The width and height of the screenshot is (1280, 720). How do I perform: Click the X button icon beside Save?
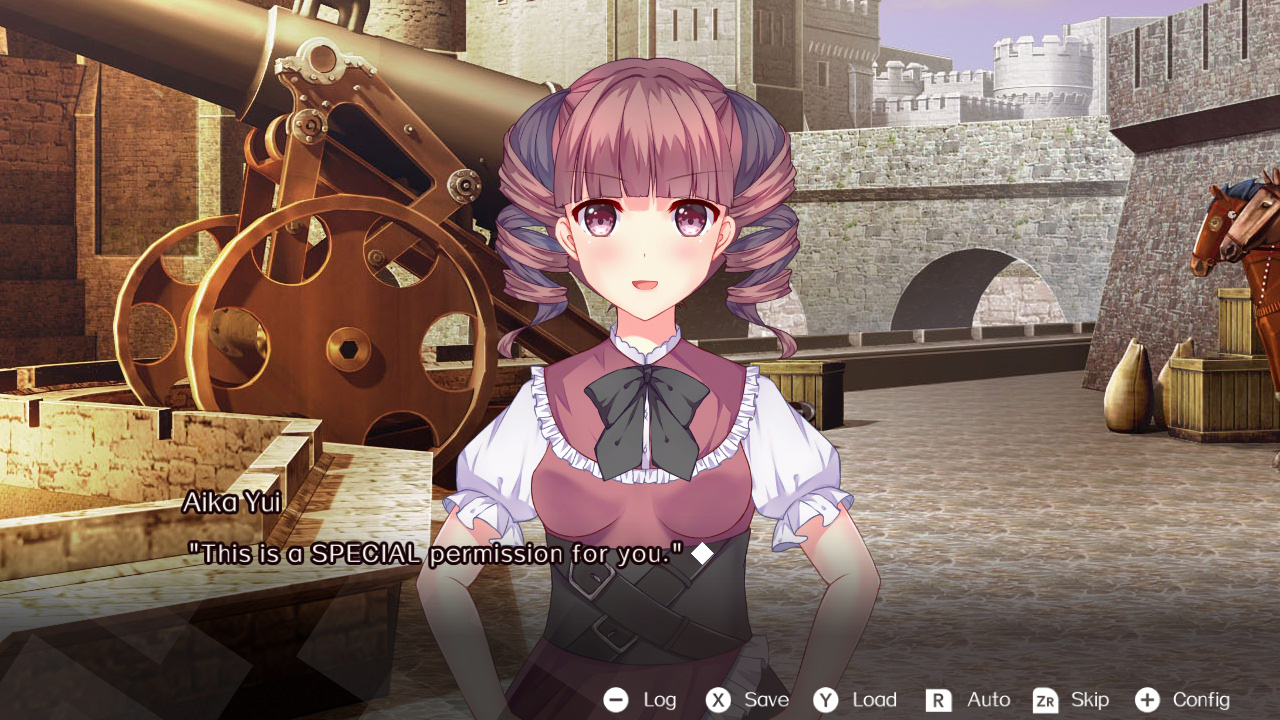click(718, 700)
